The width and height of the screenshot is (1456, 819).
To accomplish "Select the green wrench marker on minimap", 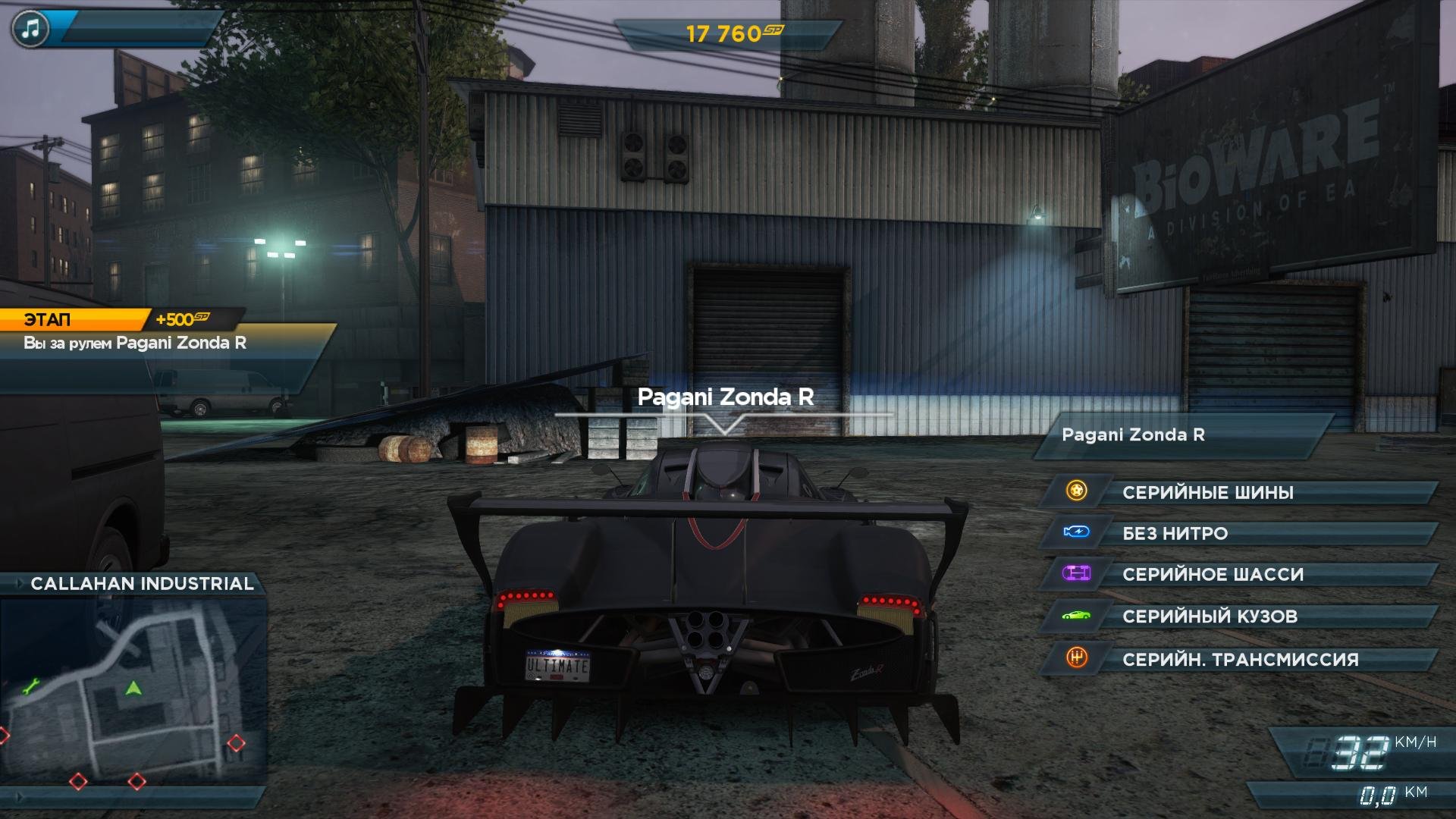I will point(30,688).
